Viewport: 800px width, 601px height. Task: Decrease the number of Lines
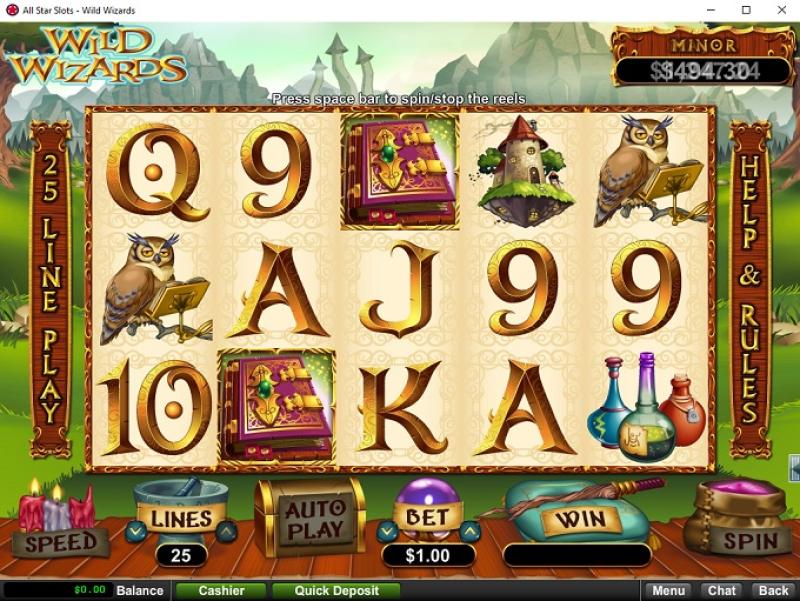point(137,531)
